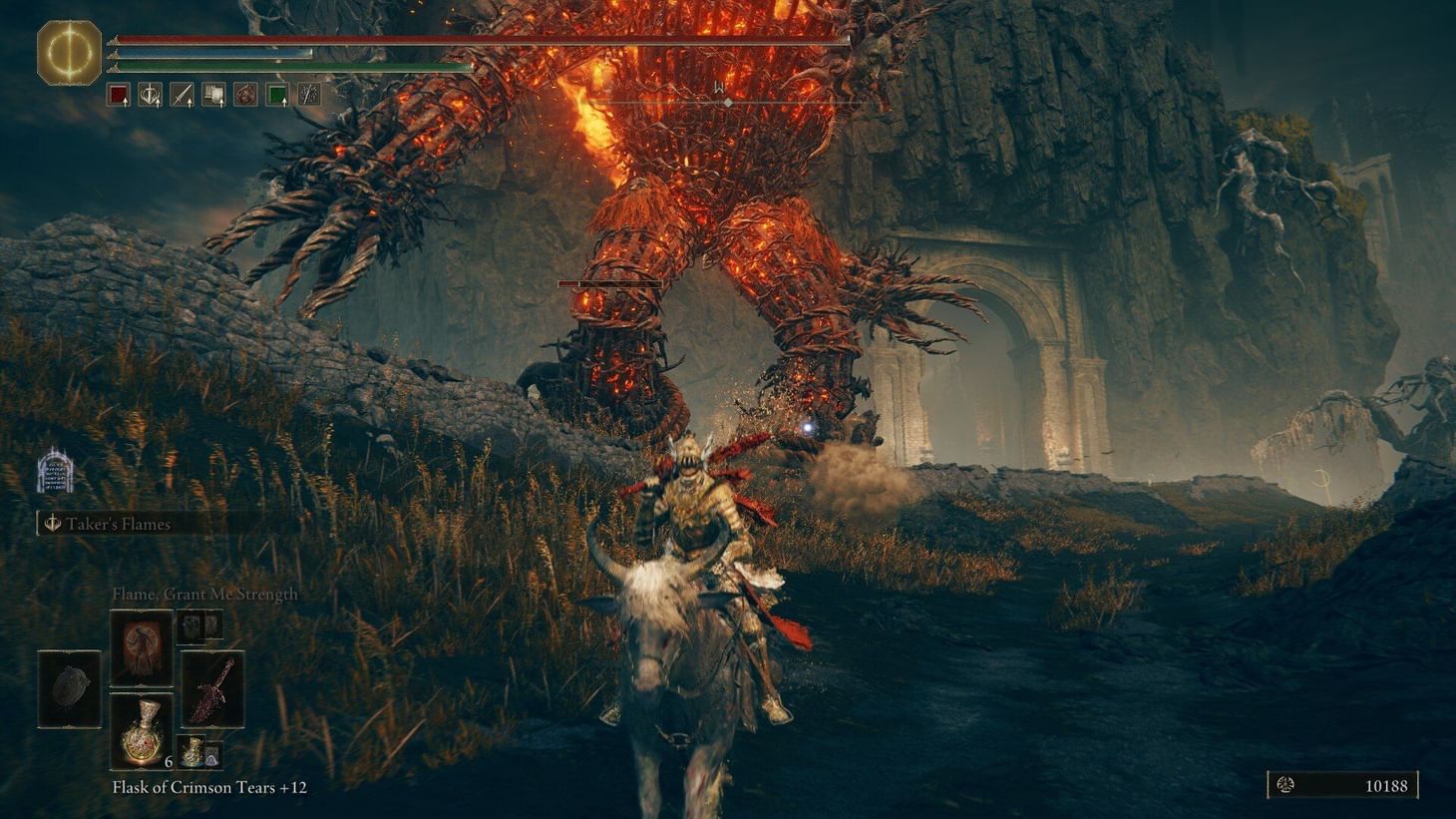The image size is (1456, 819).
Task: Click the shield in the left-hand equipment slot
Action: coord(70,688)
